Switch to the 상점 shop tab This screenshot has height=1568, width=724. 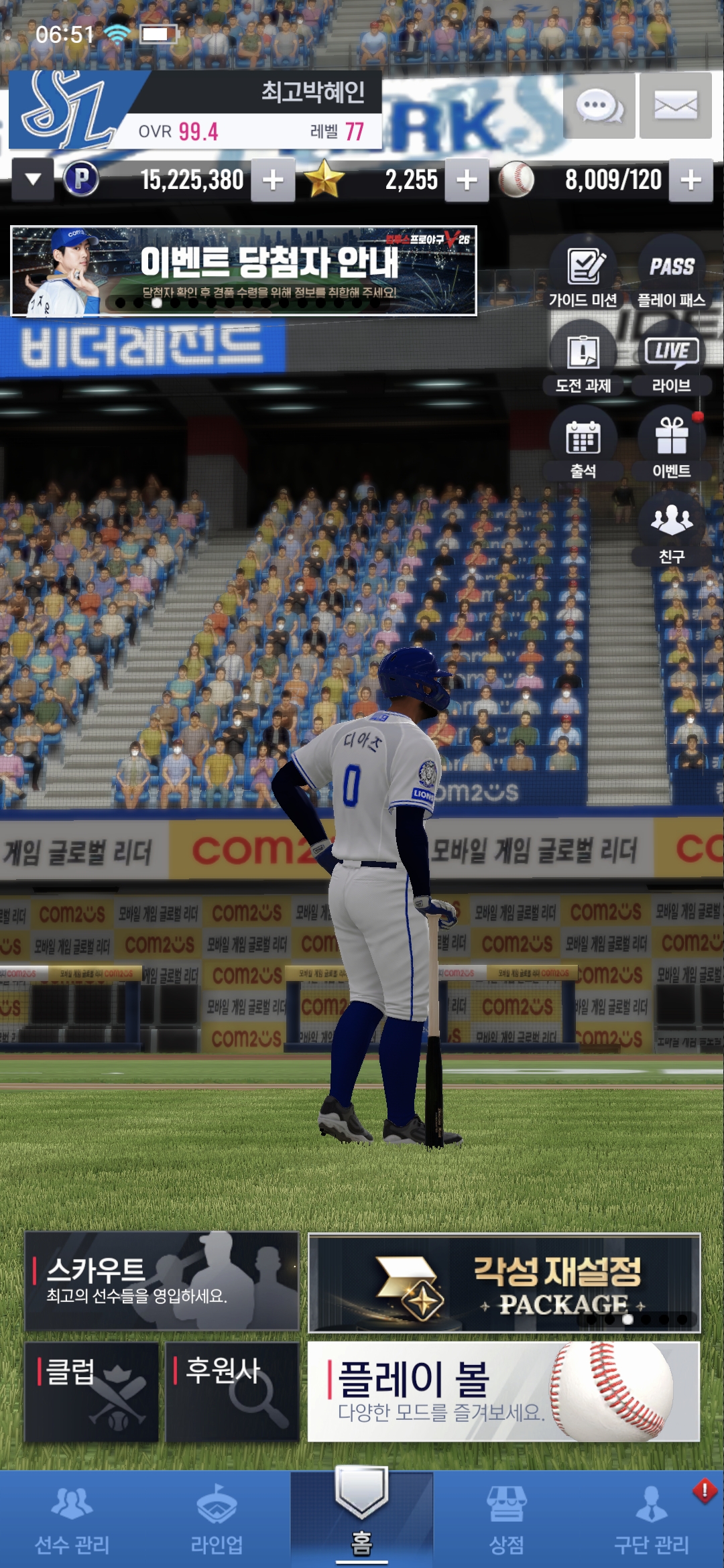506,1521
